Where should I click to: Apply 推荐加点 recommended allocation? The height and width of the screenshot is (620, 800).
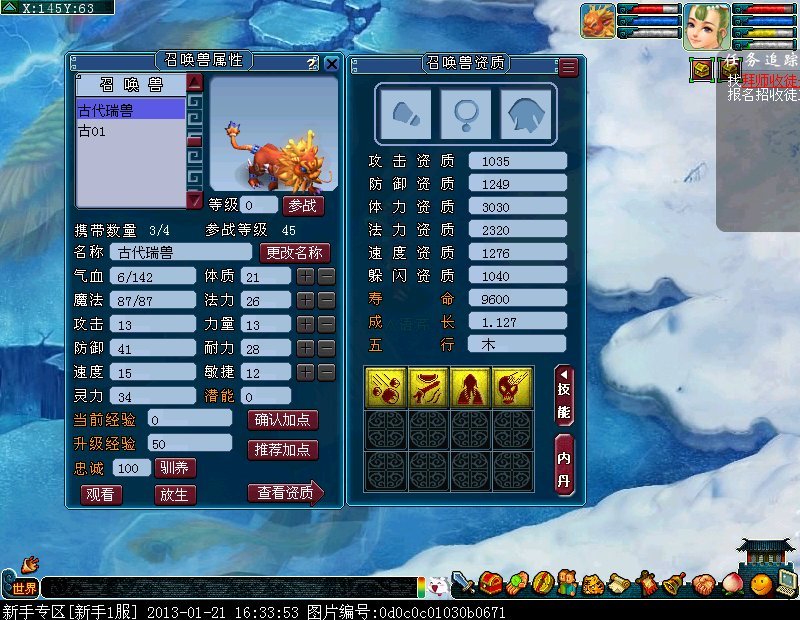282,449
